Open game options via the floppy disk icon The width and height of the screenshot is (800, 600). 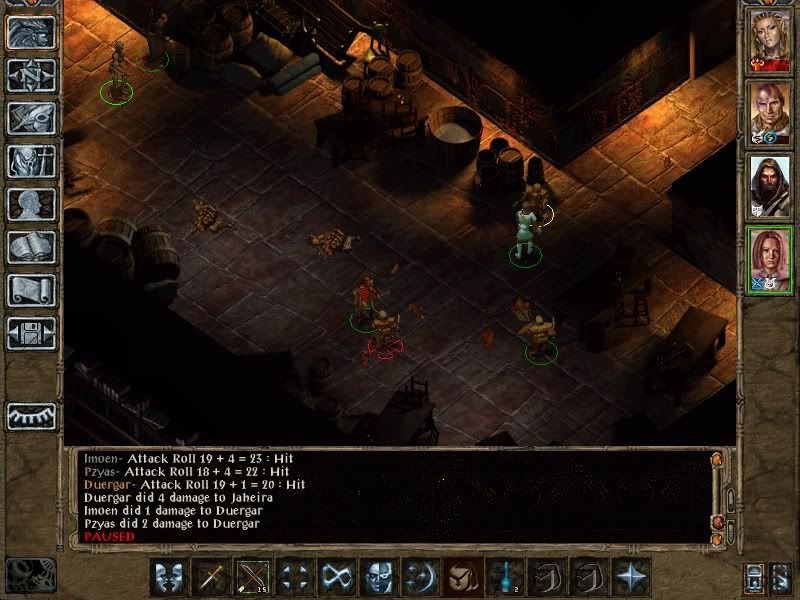pos(32,333)
